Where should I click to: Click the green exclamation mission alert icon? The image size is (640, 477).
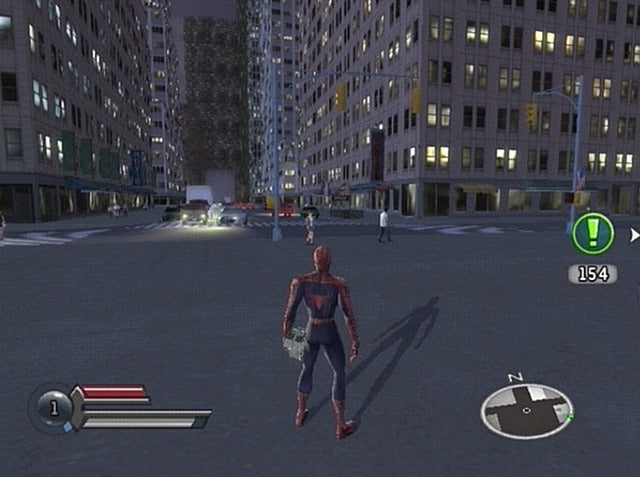click(593, 235)
